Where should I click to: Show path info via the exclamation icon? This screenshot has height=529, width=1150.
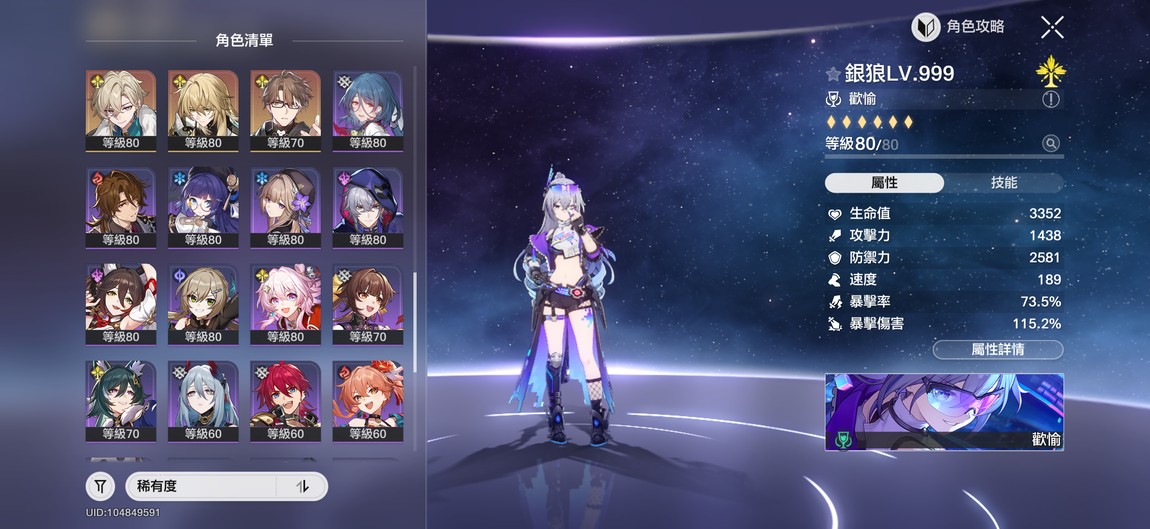tap(1051, 99)
